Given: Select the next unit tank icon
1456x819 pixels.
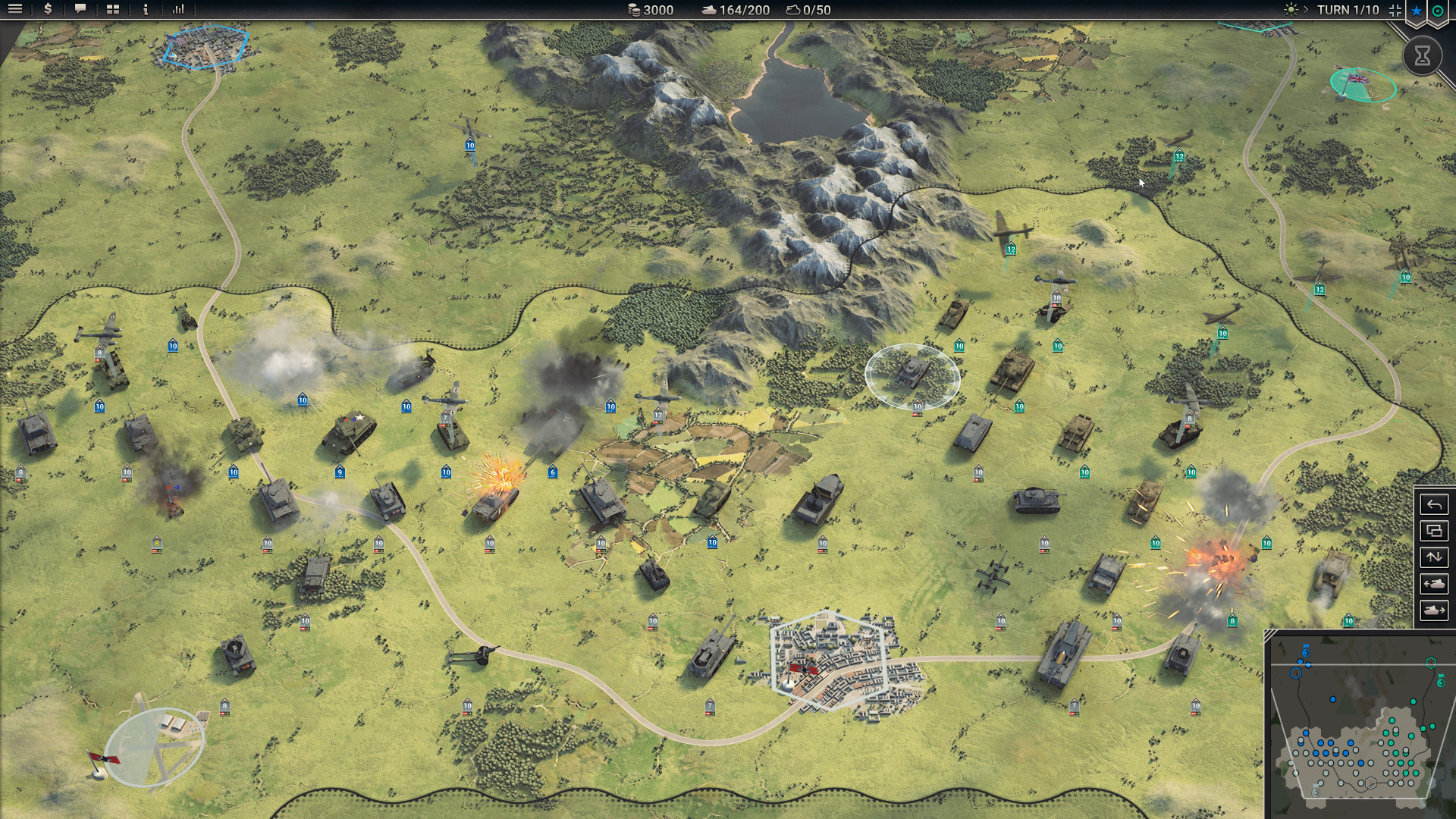Looking at the screenshot, I should click(1433, 608).
